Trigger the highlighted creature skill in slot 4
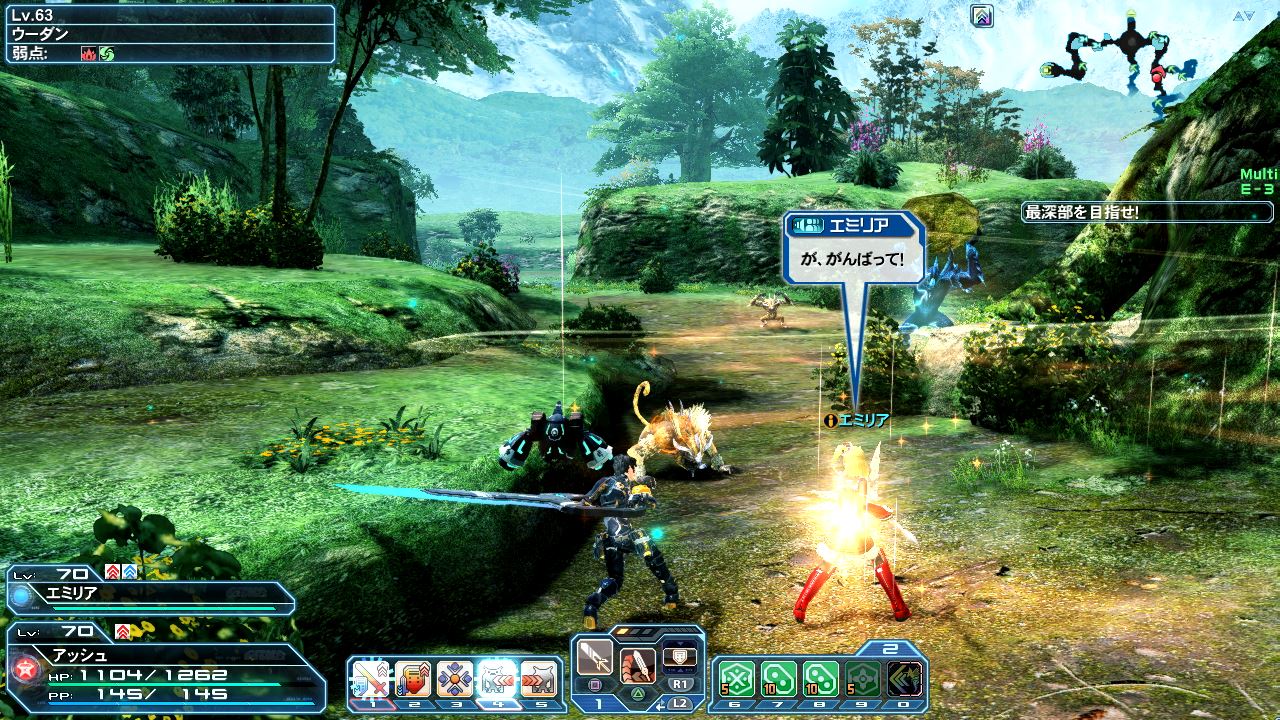 click(497, 679)
